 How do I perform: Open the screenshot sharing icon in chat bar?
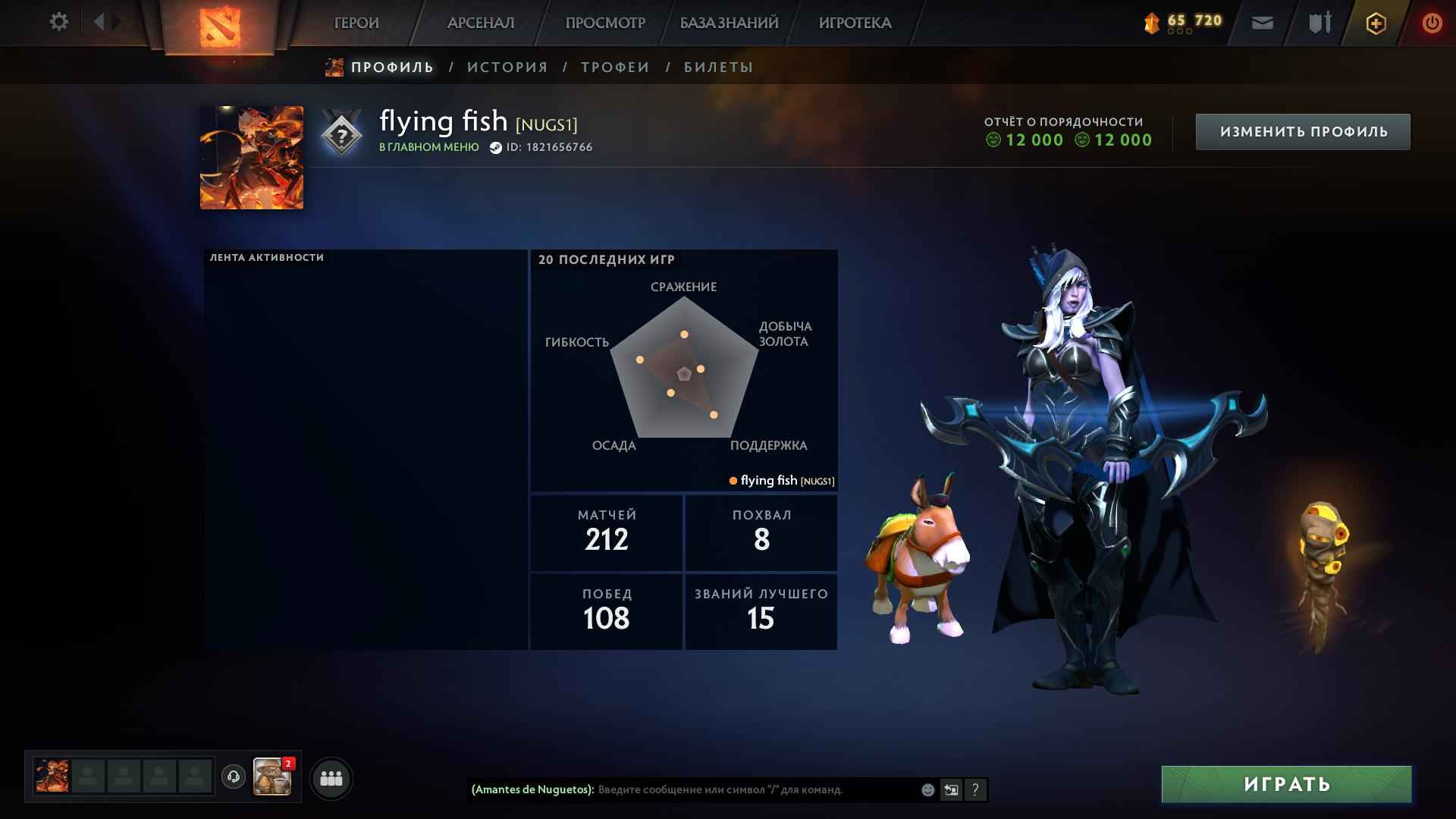tap(951, 789)
